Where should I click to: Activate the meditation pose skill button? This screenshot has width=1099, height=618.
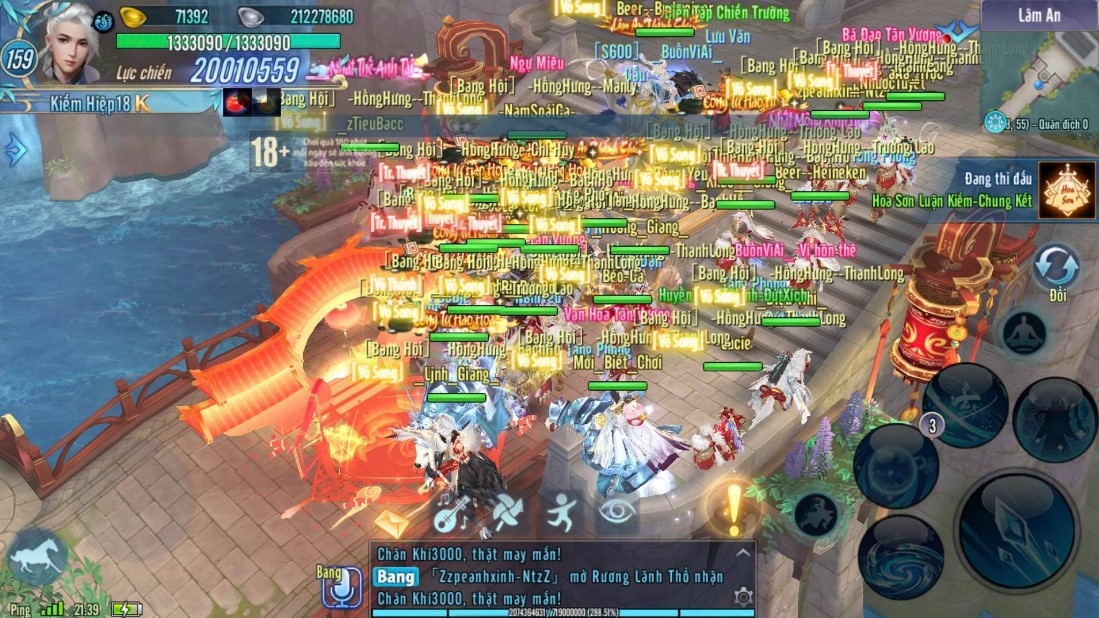(x=1024, y=335)
